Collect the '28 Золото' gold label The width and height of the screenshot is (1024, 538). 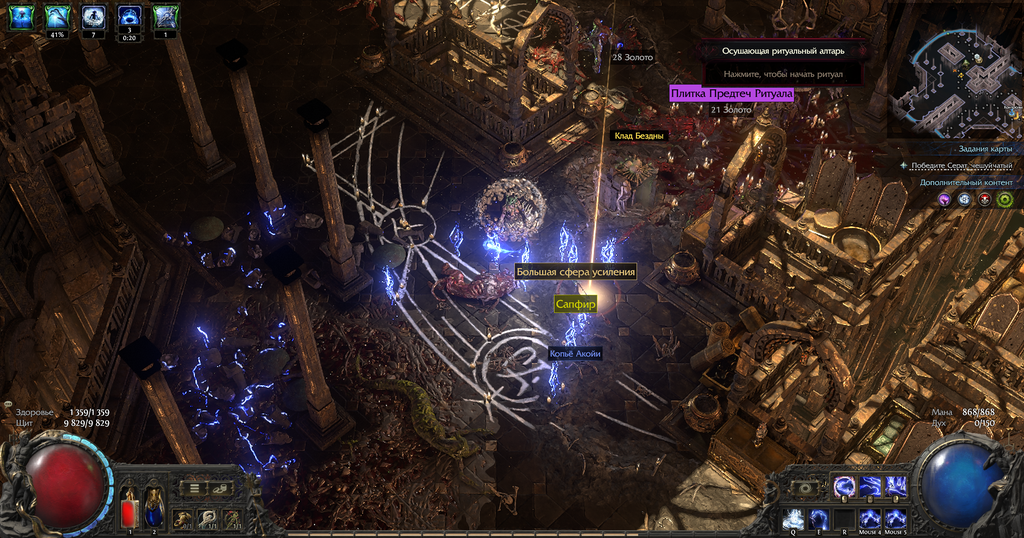point(631,57)
